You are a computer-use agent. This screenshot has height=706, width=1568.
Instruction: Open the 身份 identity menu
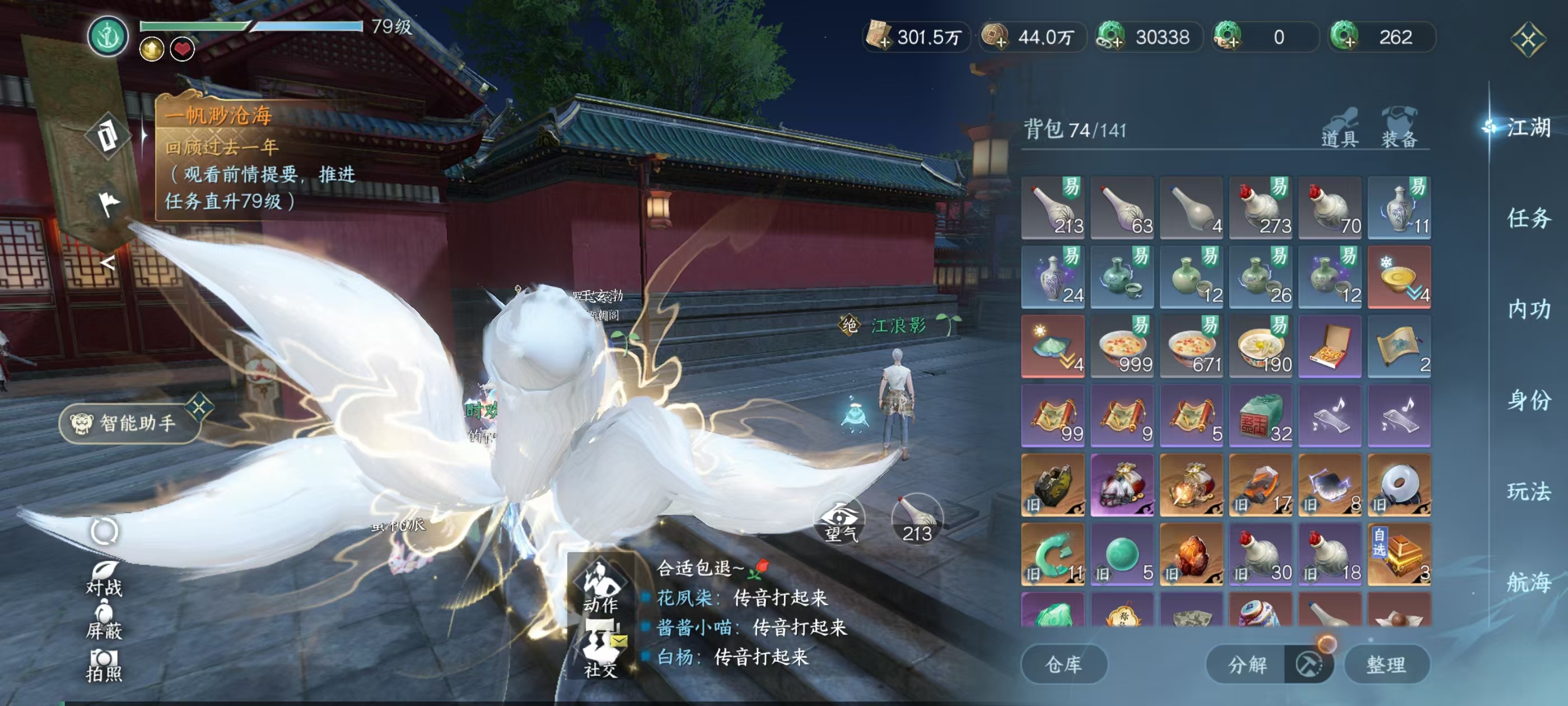click(1528, 400)
